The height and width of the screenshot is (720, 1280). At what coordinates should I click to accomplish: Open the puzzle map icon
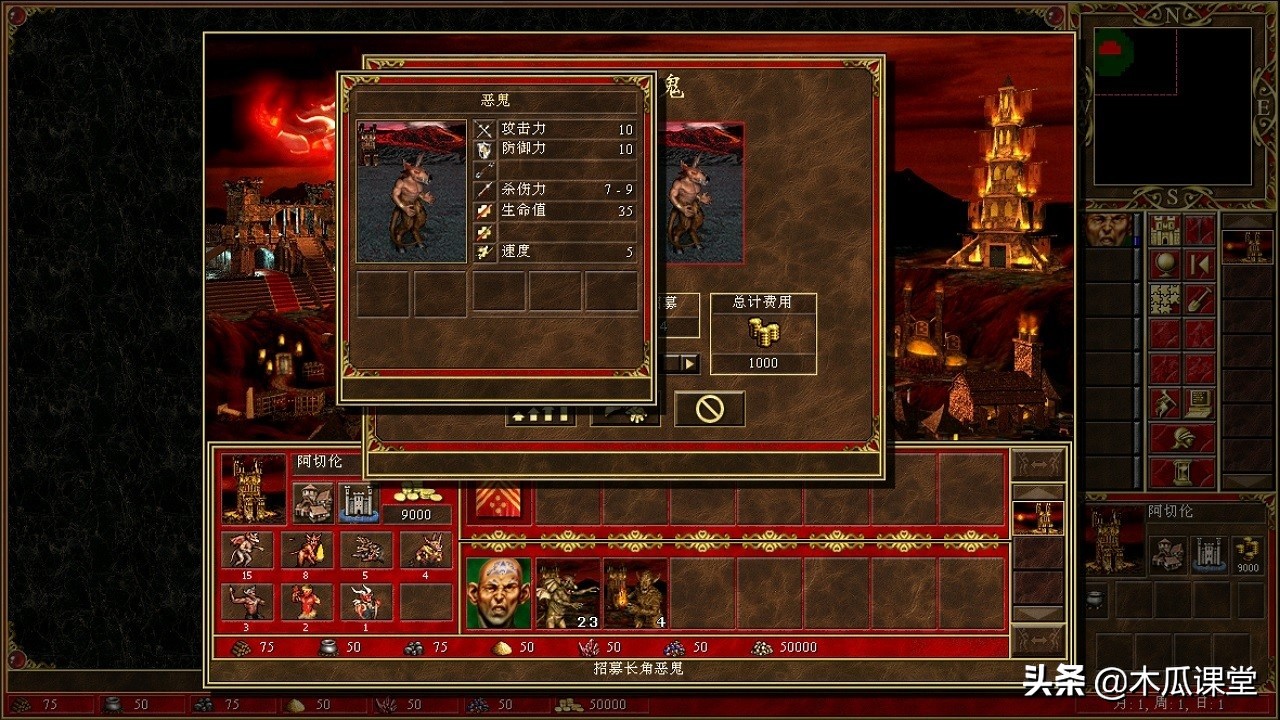pyautogui.click(x=1164, y=300)
